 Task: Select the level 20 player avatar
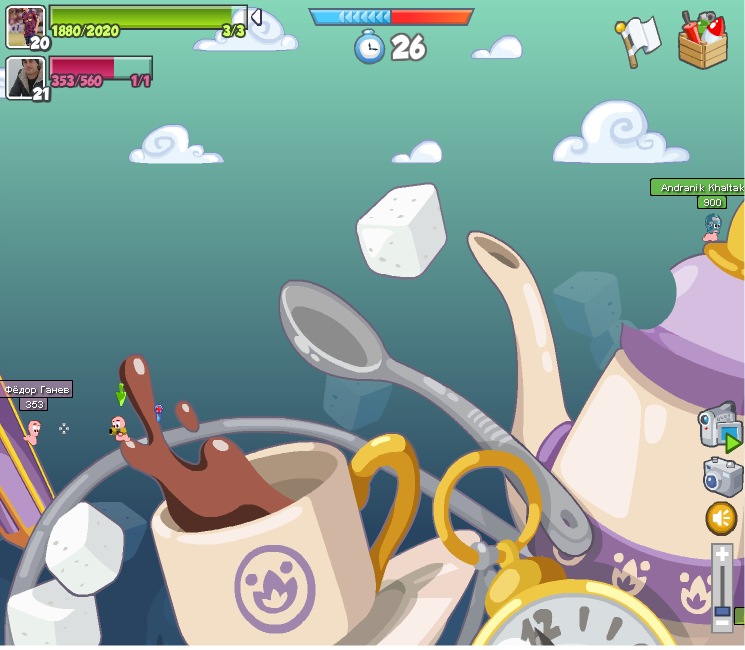coord(25,27)
